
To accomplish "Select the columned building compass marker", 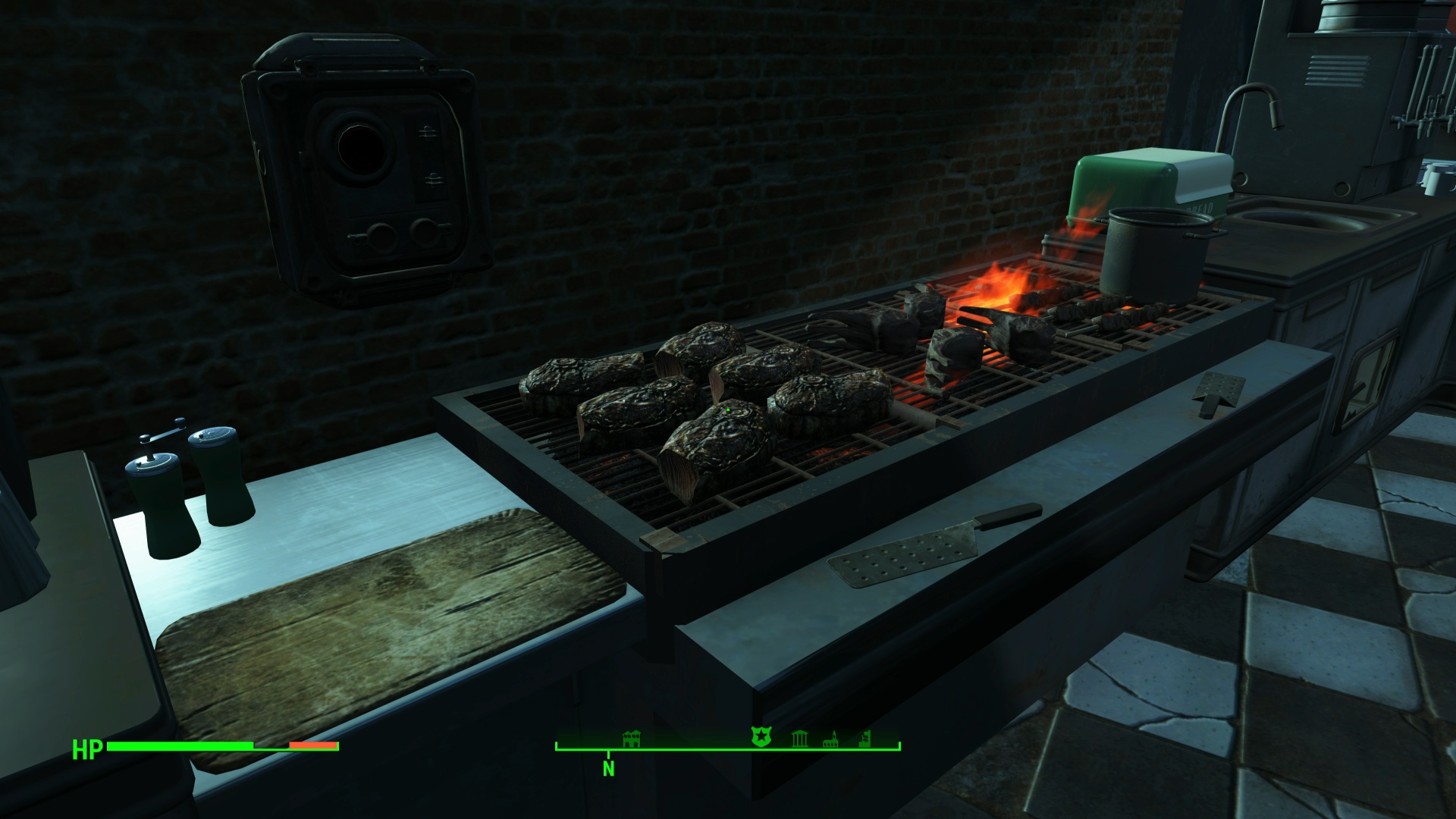I will (799, 738).
